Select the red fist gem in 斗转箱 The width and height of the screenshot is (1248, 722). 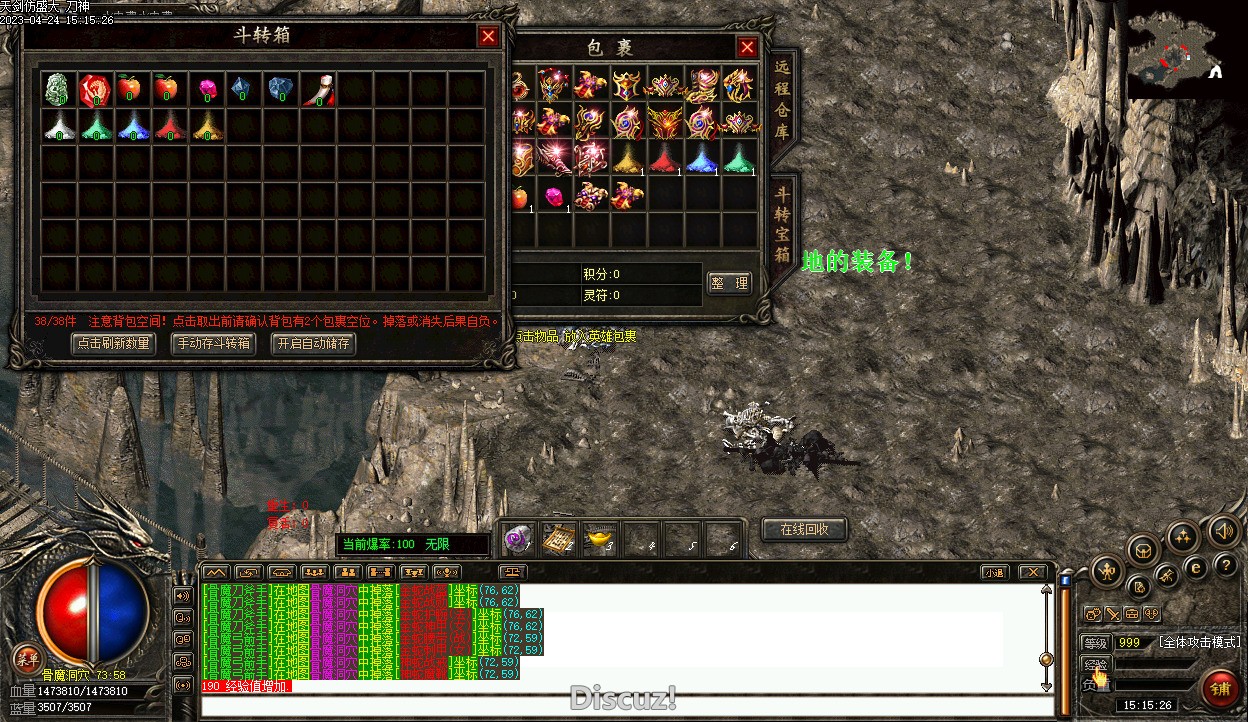[95, 89]
